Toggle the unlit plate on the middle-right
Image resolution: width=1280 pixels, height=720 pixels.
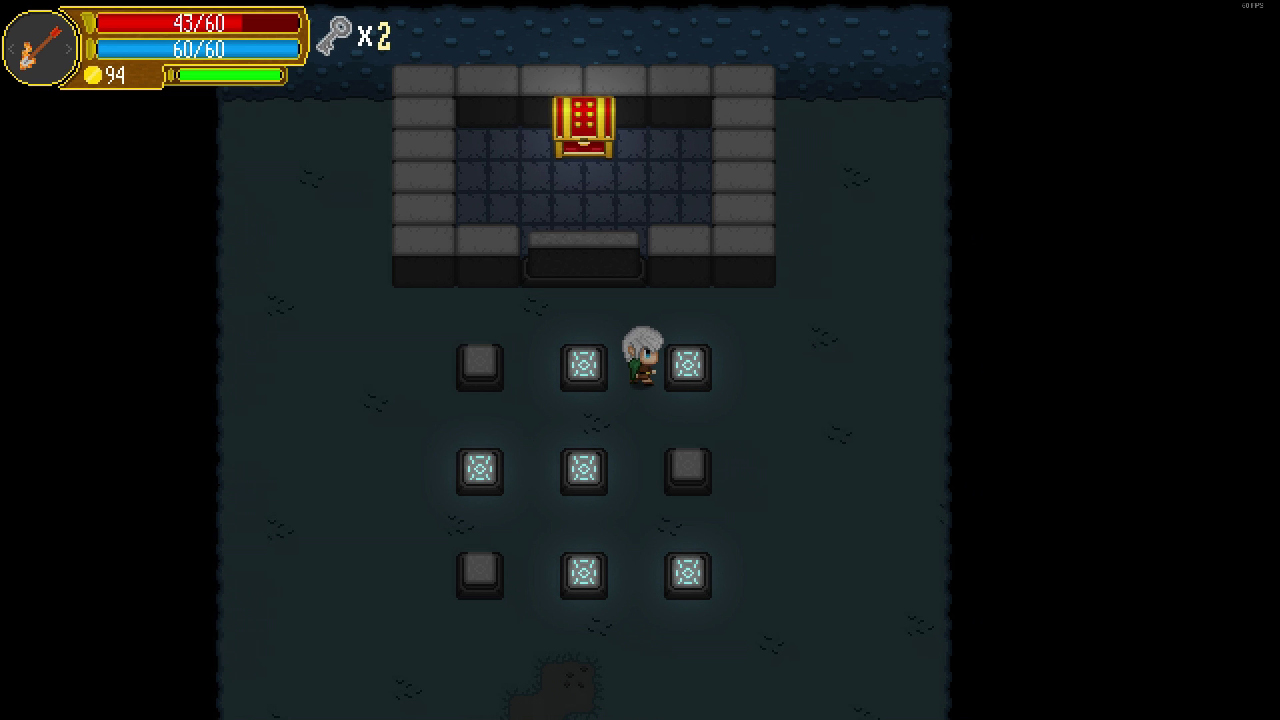687,470
